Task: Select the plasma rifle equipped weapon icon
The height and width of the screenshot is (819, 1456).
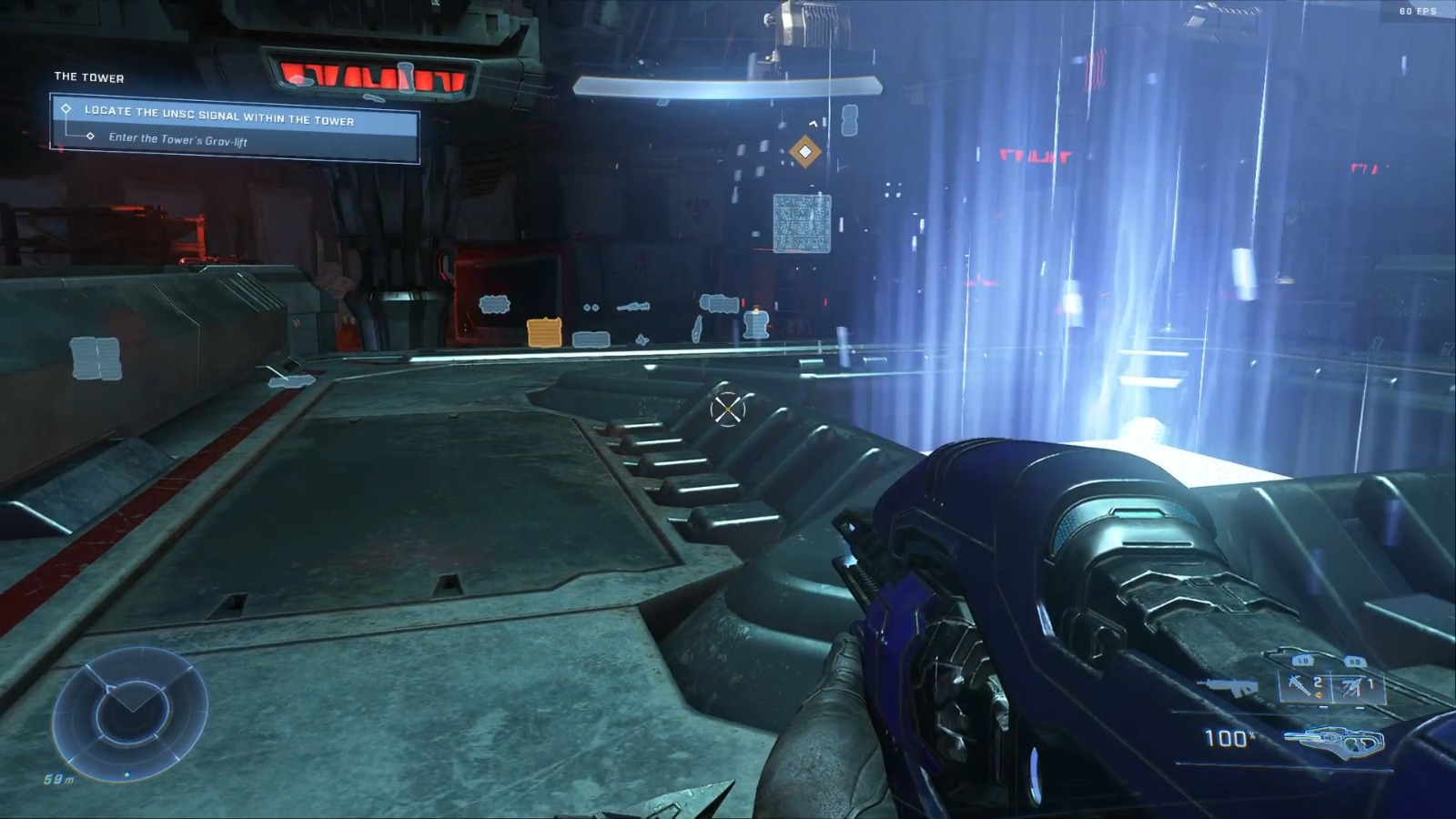Action: [x=1333, y=742]
